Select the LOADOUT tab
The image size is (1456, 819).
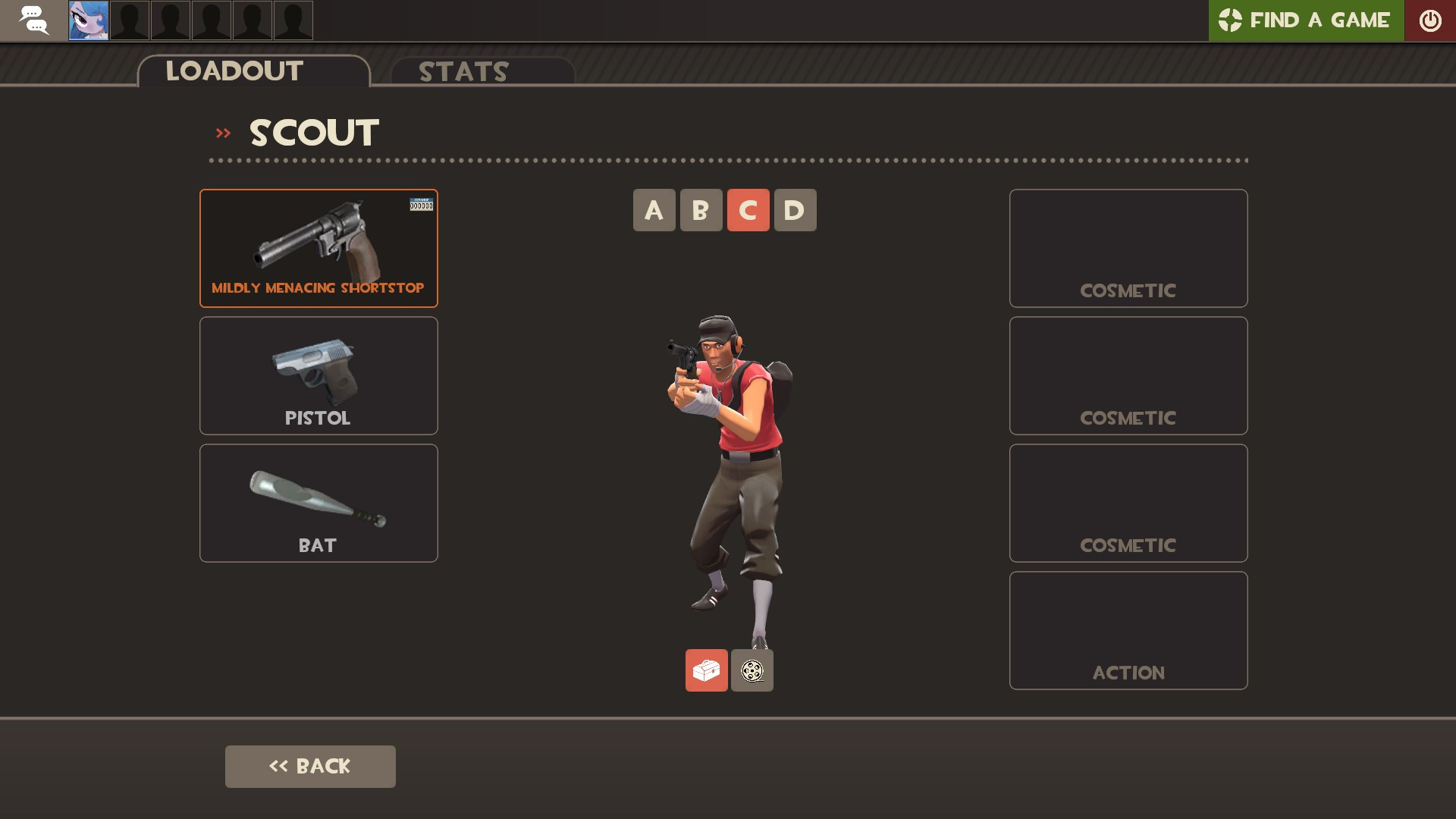(234, 71)
